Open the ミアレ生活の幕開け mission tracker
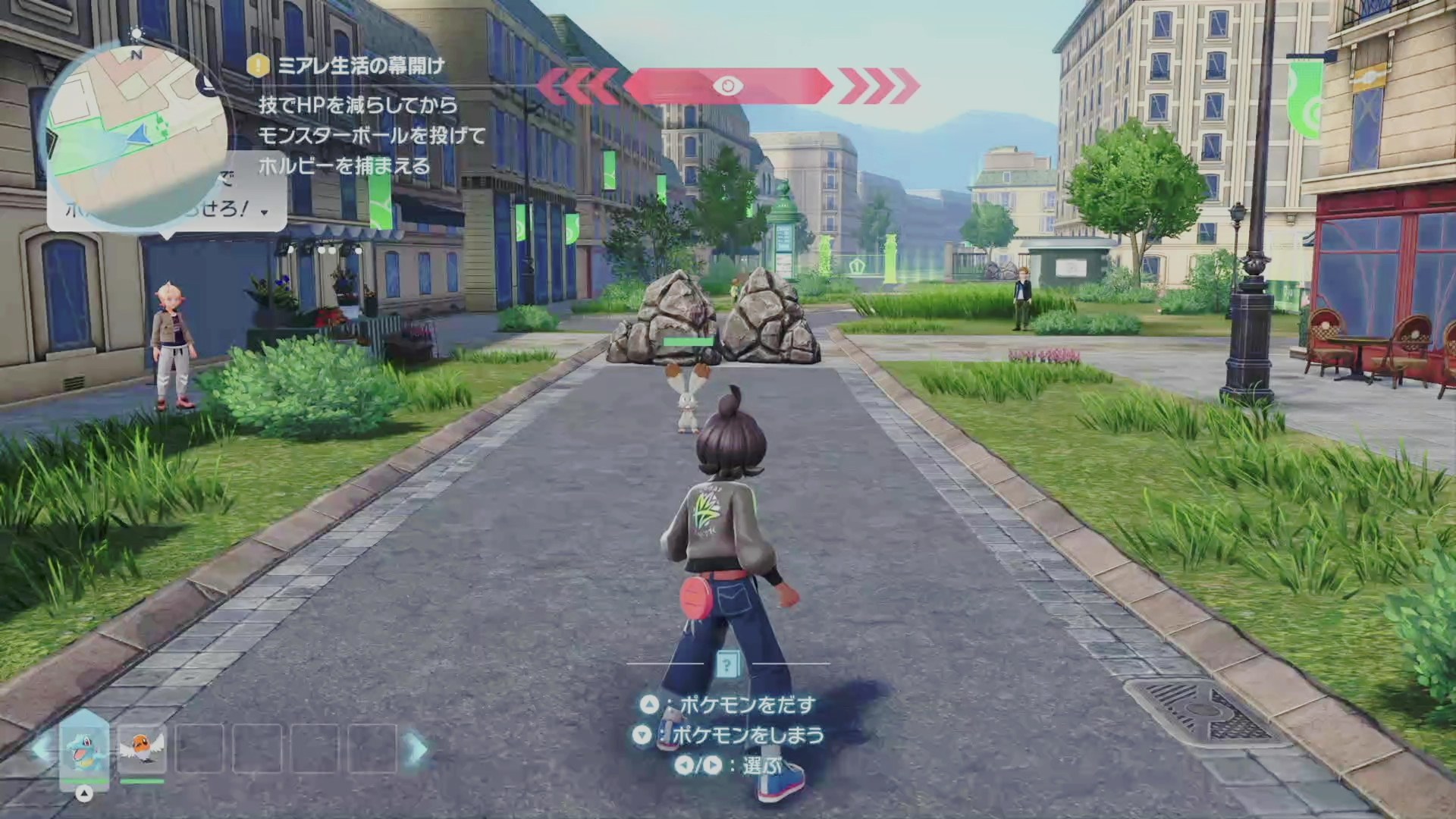Screen dimensions: 1456x819 tap(361, 66)
